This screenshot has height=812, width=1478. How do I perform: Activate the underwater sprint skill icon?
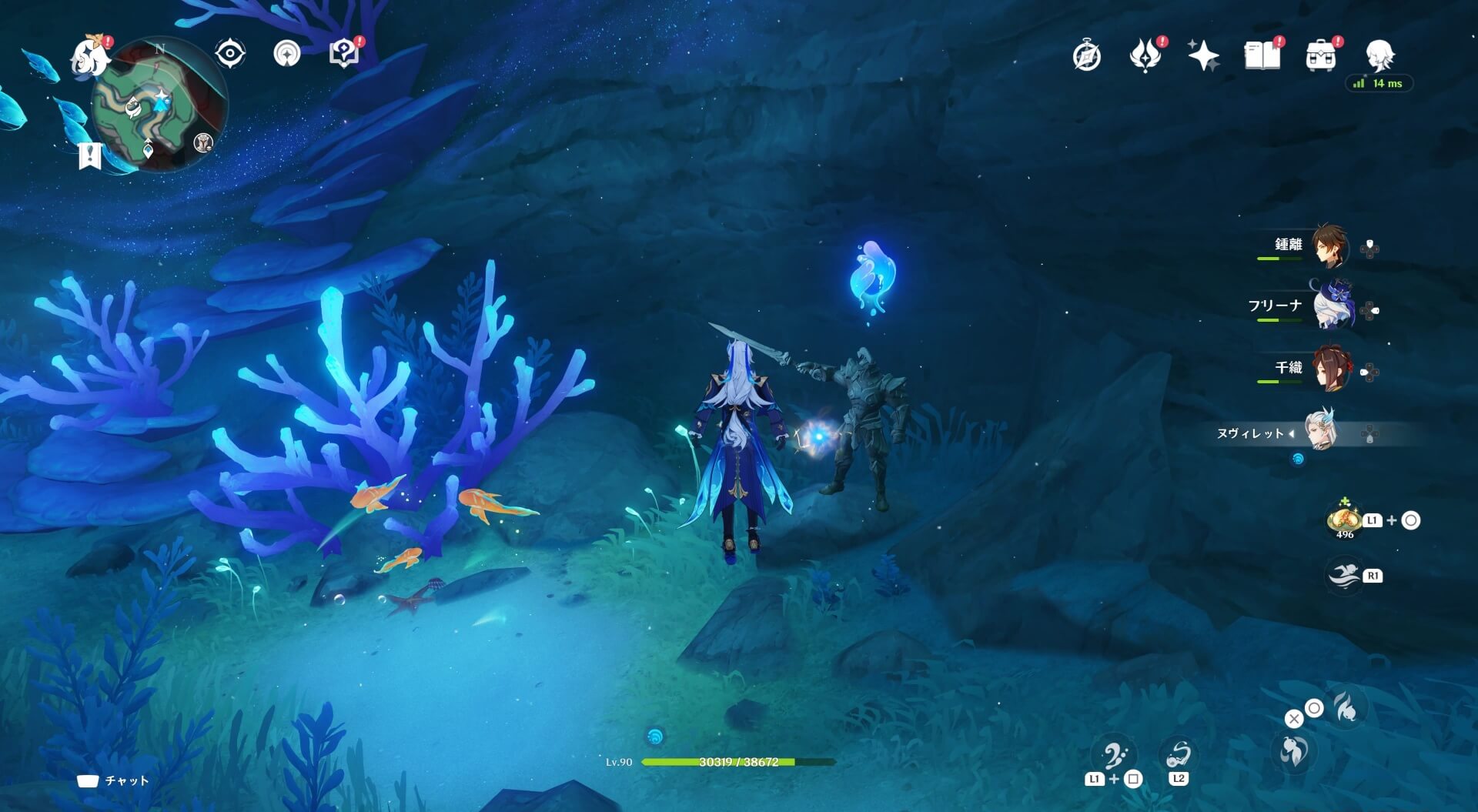pos(1344,576)
